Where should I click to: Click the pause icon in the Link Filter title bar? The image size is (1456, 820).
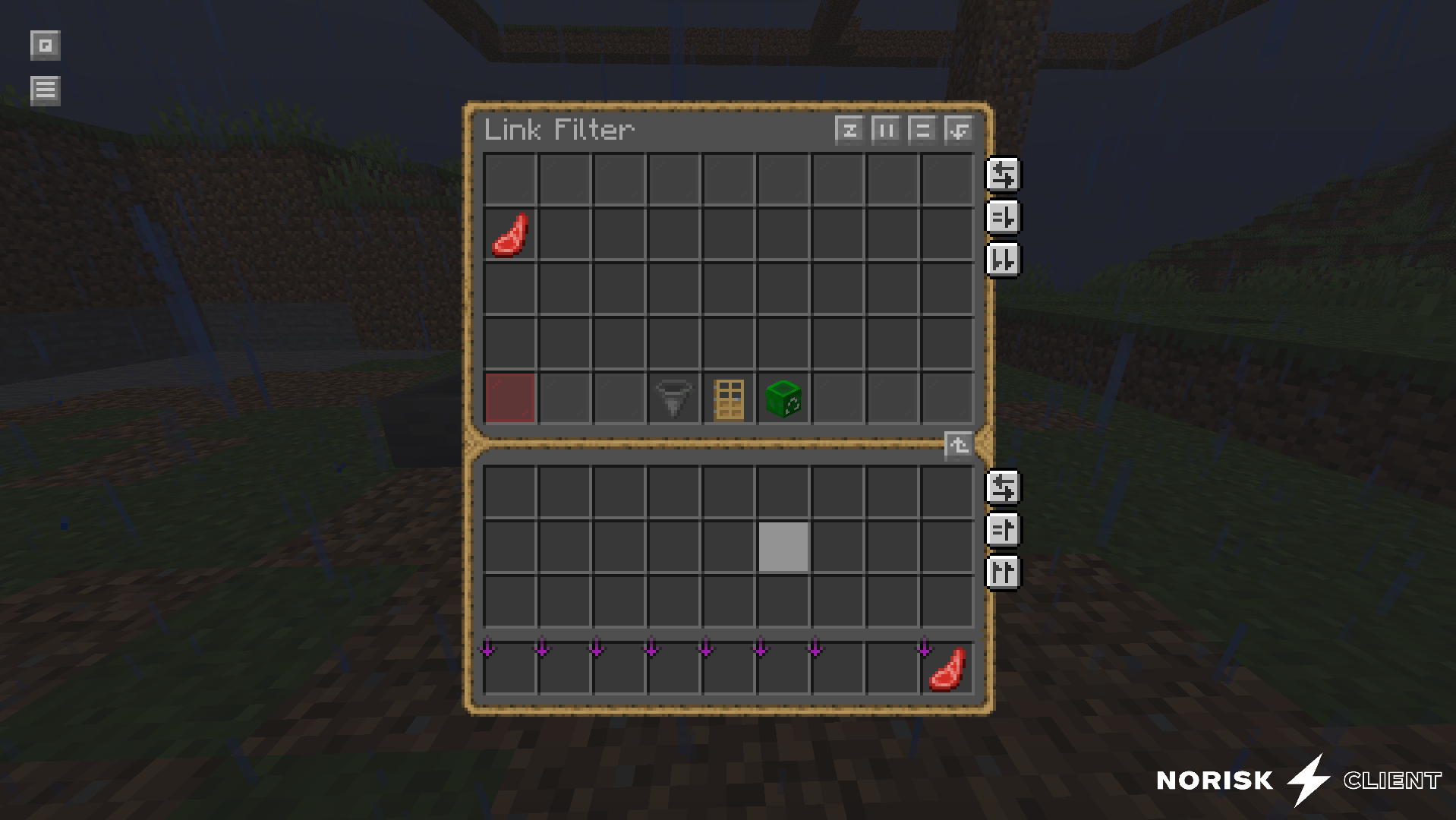point(886,130)
